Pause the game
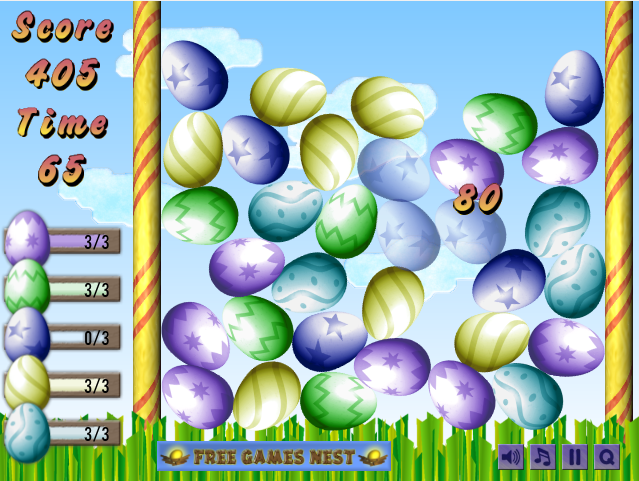The height and width of the screenshot is (481, 639). [575, 457]
